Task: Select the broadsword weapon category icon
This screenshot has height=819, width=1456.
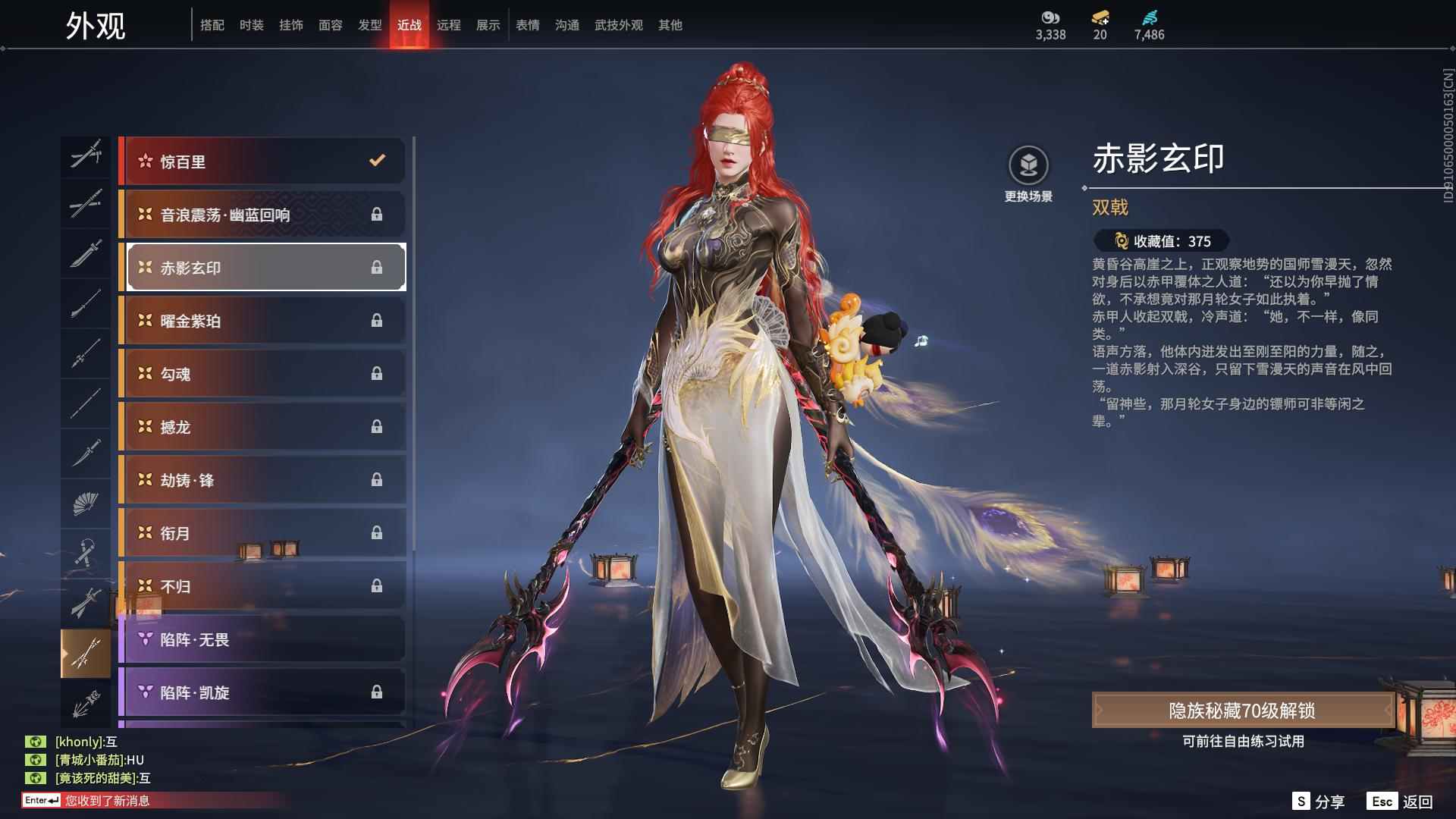Action: [x=86, y=254]
